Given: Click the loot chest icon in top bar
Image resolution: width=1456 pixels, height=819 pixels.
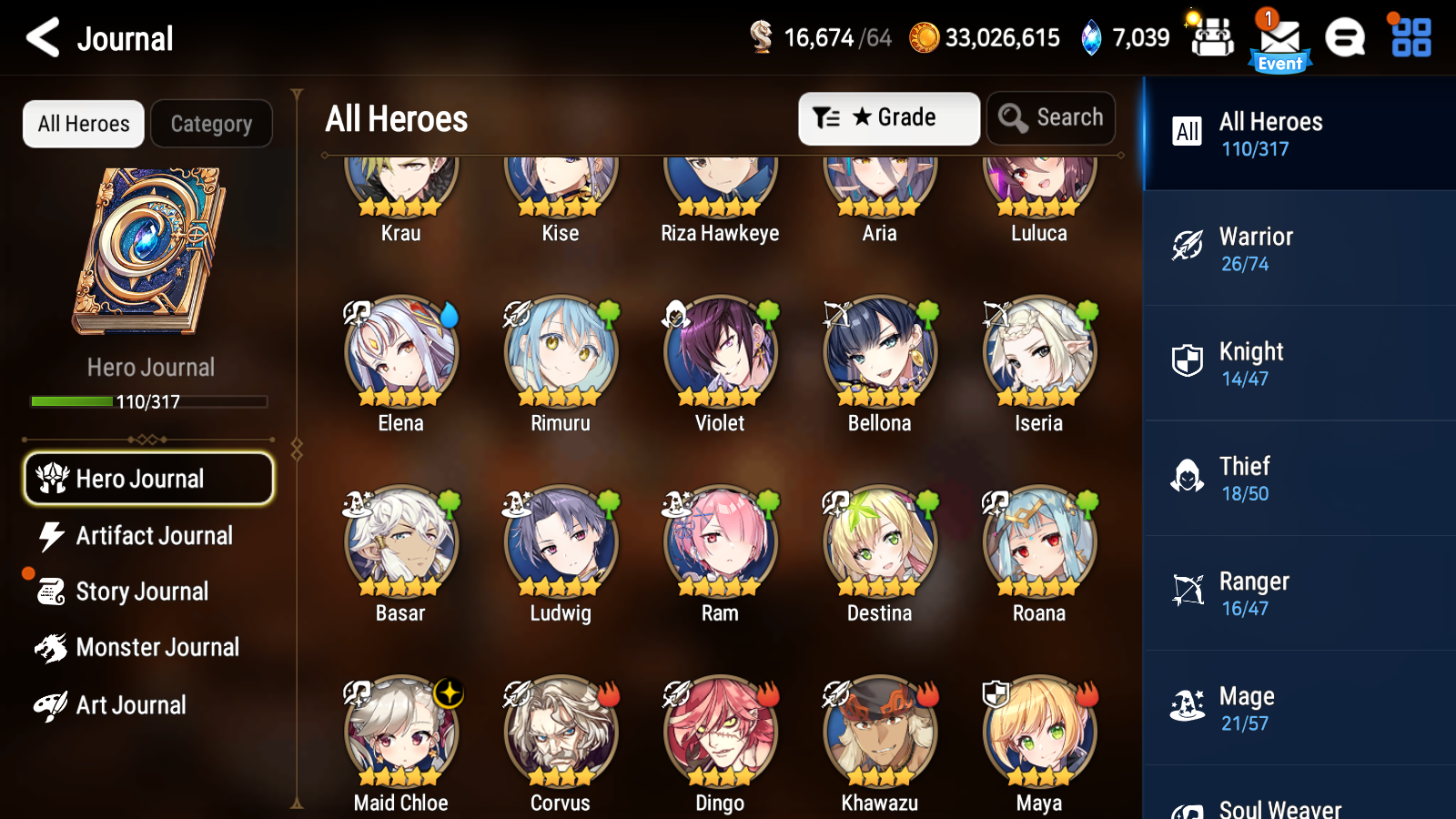Looking at the screenshot, I should coord(1211,39).
